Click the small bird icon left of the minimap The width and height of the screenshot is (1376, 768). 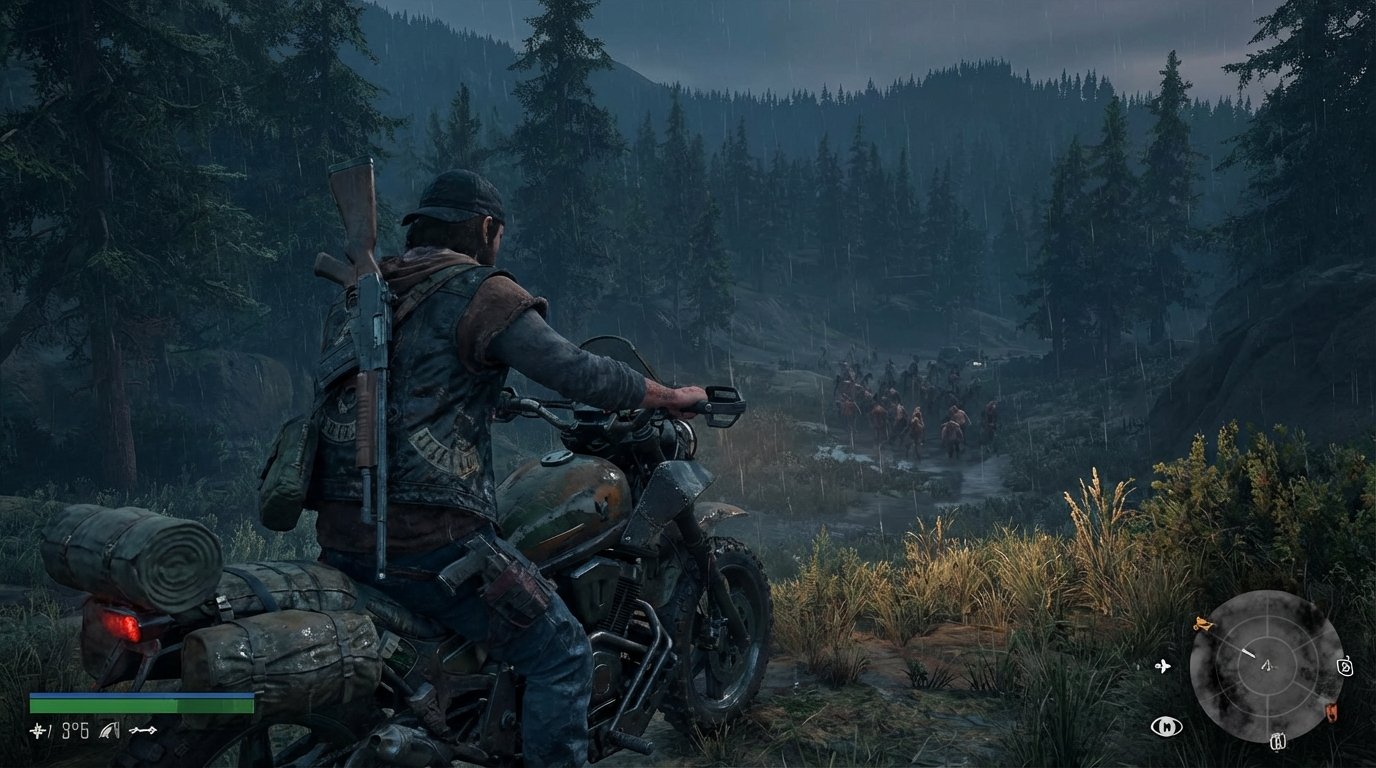click(1163, 666)
